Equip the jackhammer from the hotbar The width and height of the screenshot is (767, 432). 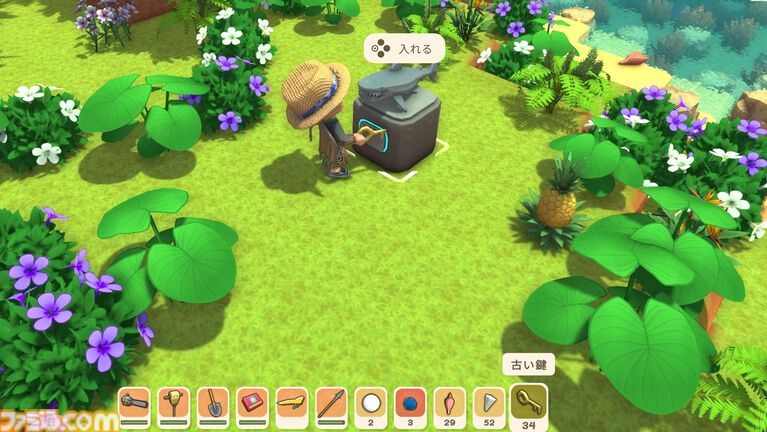[x=173, y=403]
